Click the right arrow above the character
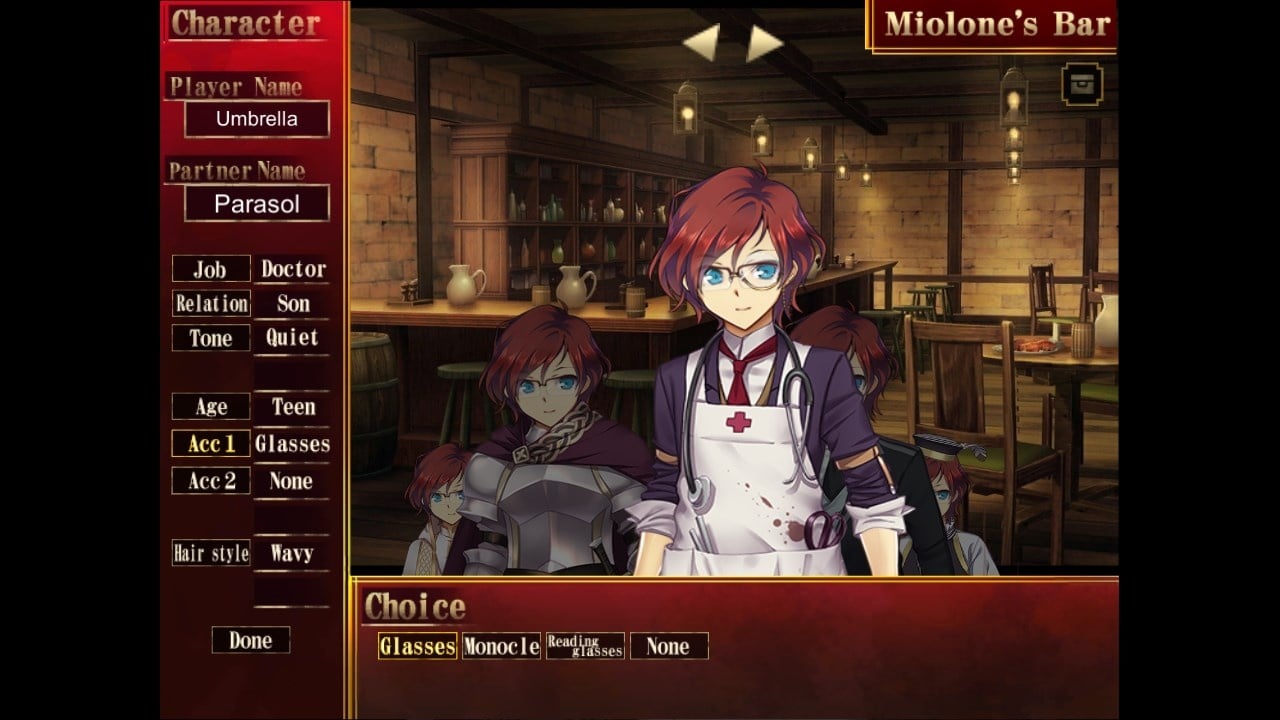The height and width of the screenshot is (720, 1280). pos(764,43)
